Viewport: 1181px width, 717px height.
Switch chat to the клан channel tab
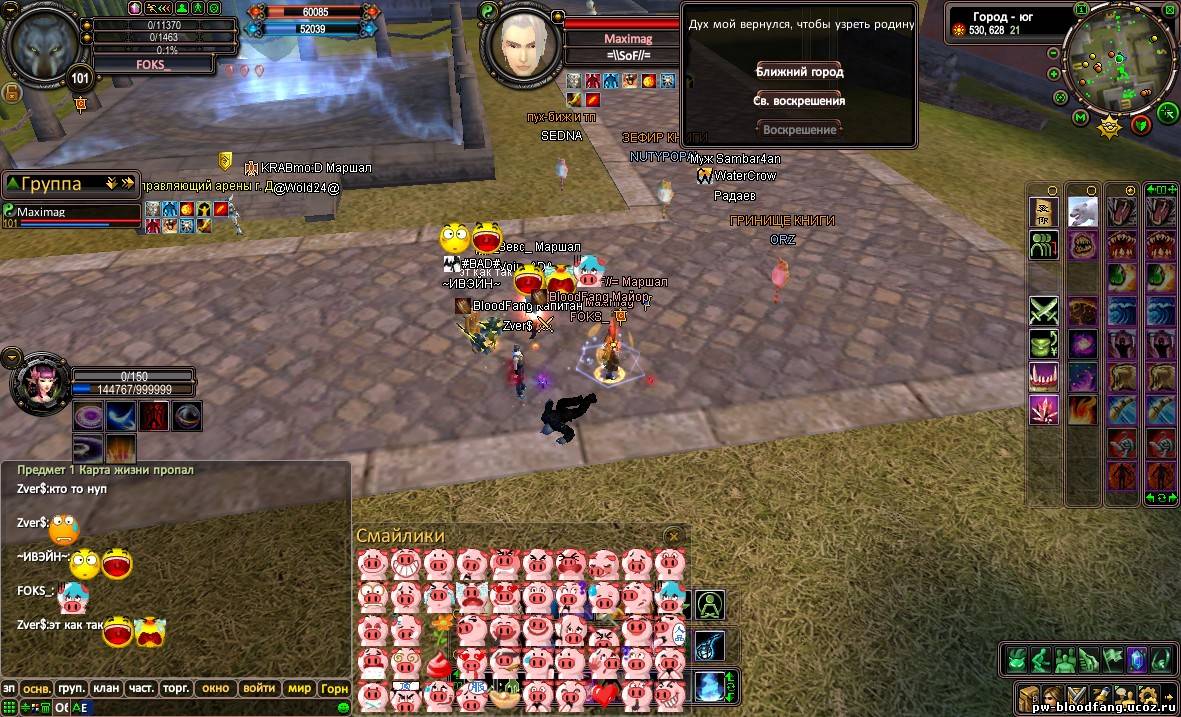[x=105, y=688]
